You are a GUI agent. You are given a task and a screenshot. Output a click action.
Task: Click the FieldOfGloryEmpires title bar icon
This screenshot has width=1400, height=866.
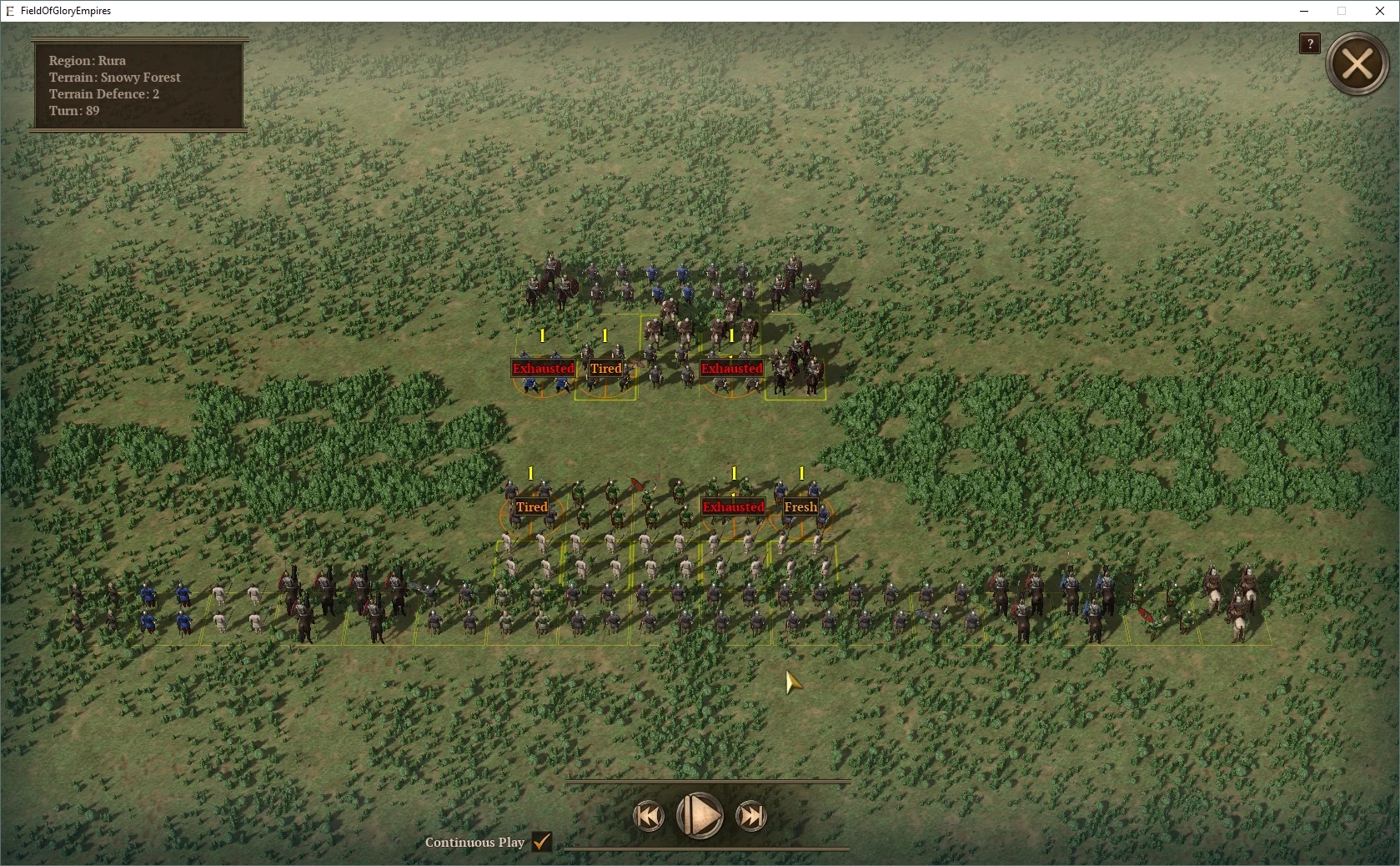click(x=9, y=11)
